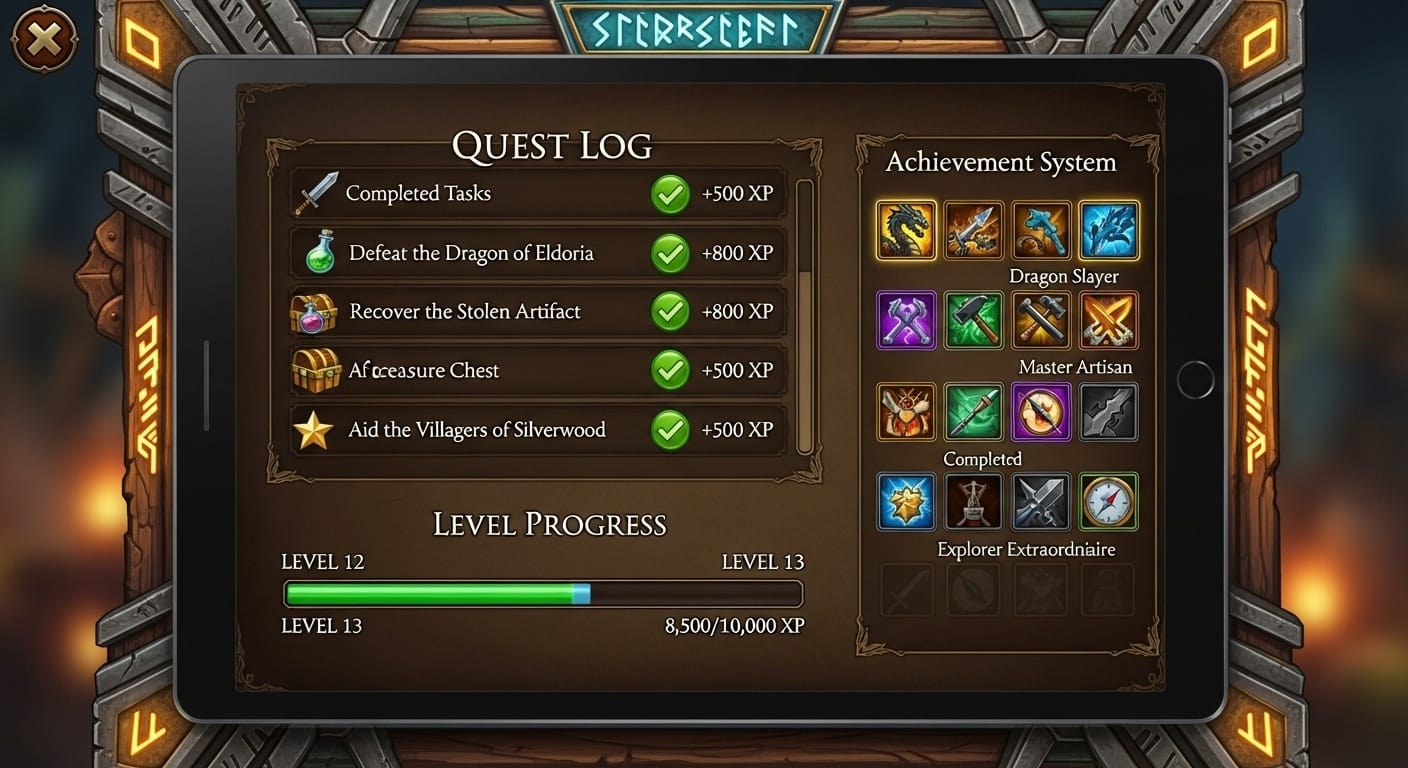Select the treasure chest quest icon

[x=316, y=370]
